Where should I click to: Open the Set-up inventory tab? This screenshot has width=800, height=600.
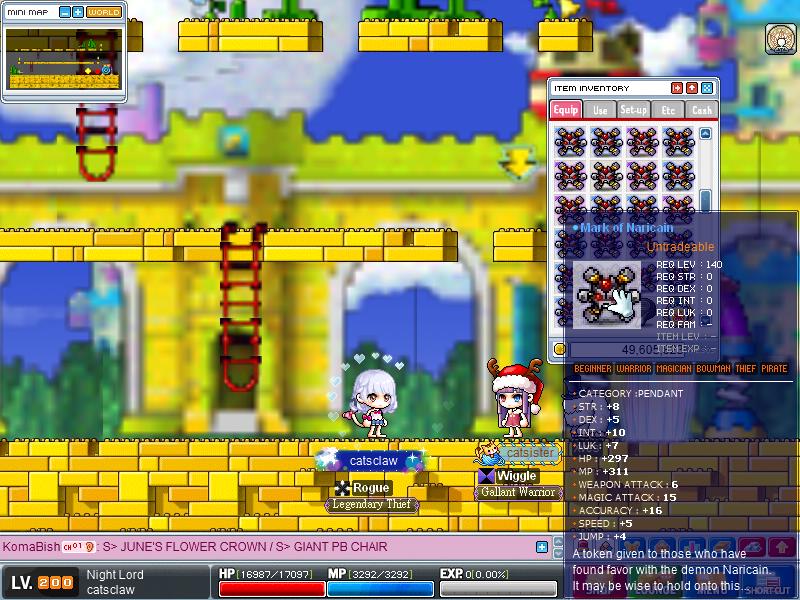[x=633, y=110]
